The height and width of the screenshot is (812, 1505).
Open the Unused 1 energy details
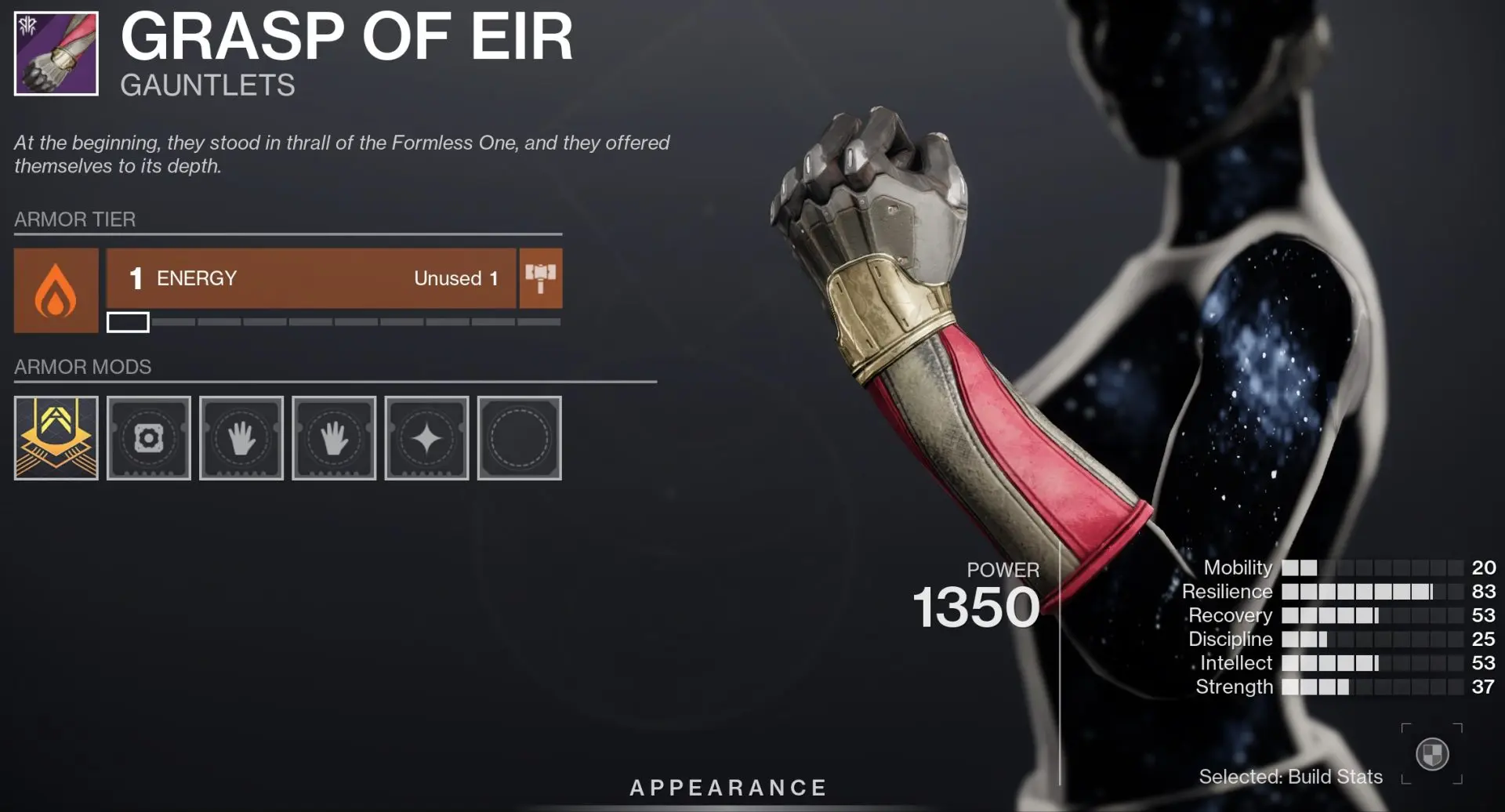[455, 278]
